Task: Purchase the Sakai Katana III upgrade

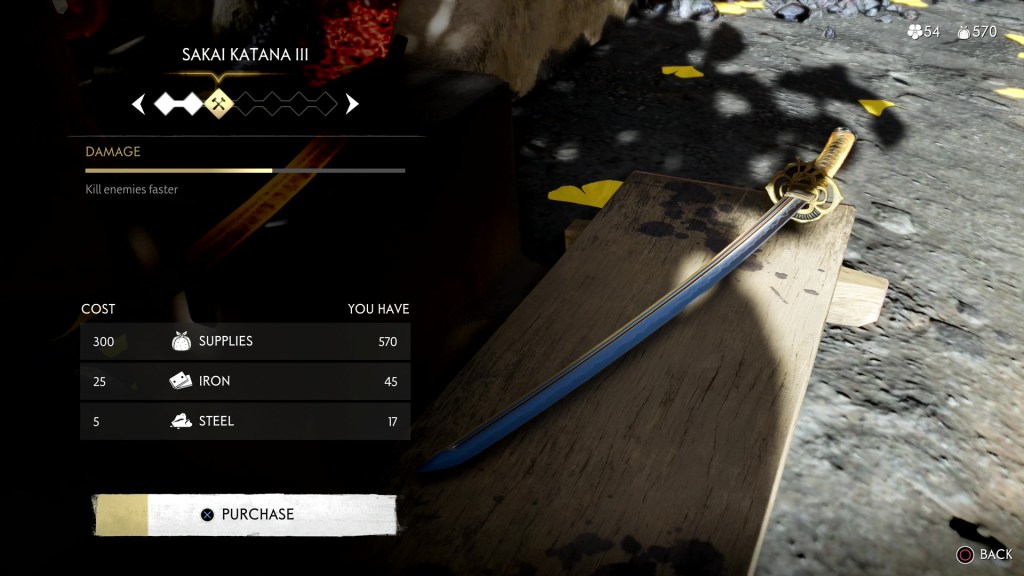Action: click(x=245, y=514)
